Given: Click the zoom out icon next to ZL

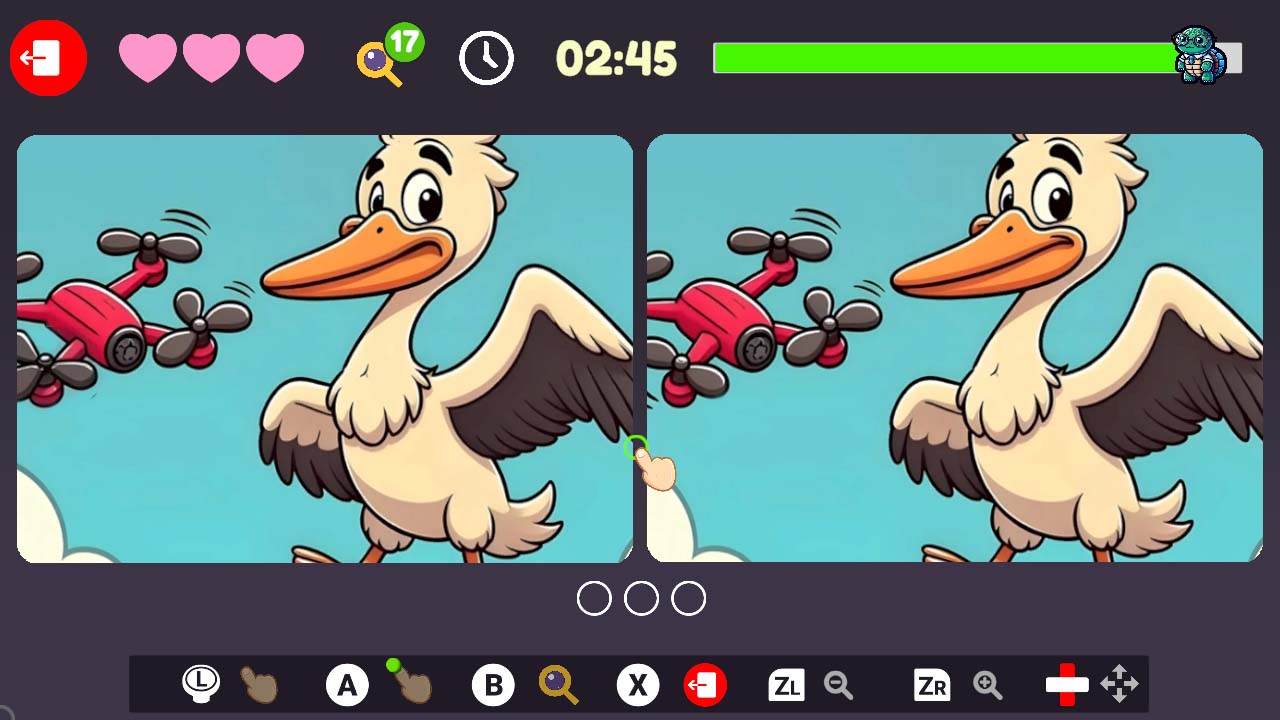Looking at the screenshot, I should tap(840, 685).
